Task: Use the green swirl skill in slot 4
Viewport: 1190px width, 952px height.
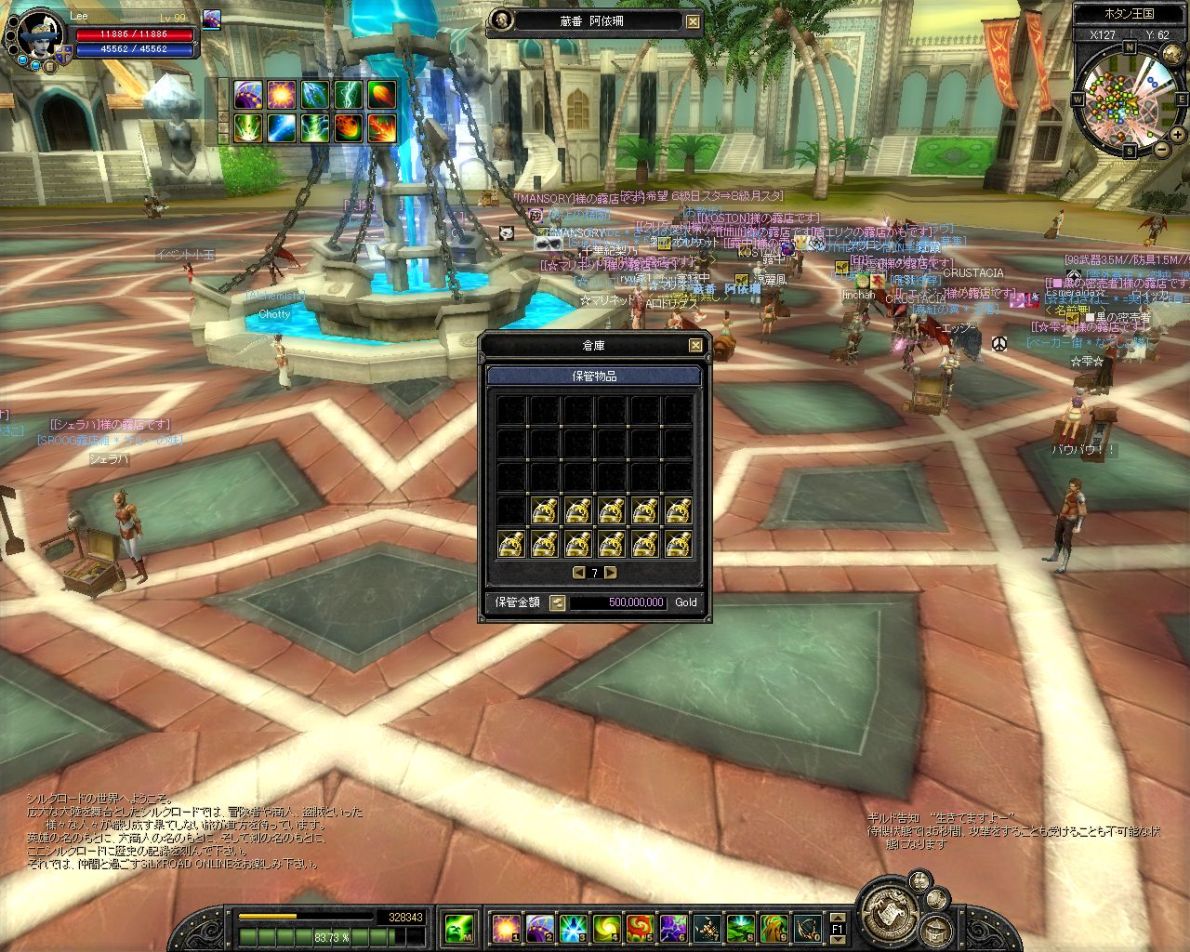Action: coord(608,927)
